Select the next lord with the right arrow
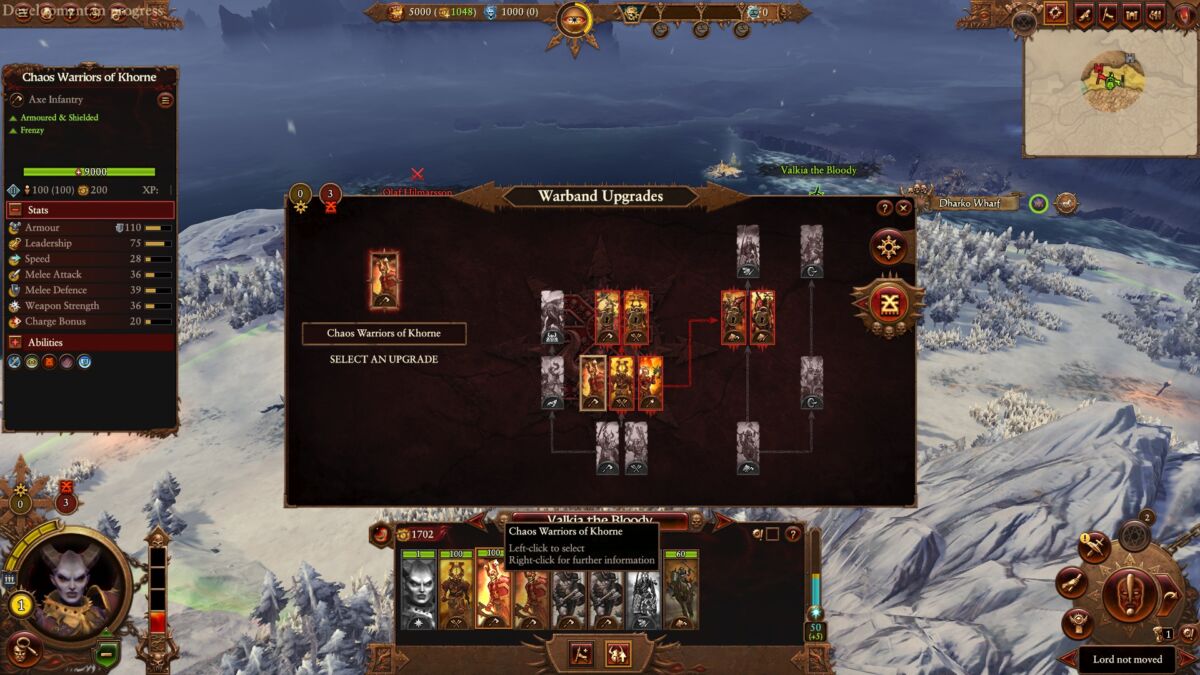Screen dimensions: 1200x675 pos(722,520)
